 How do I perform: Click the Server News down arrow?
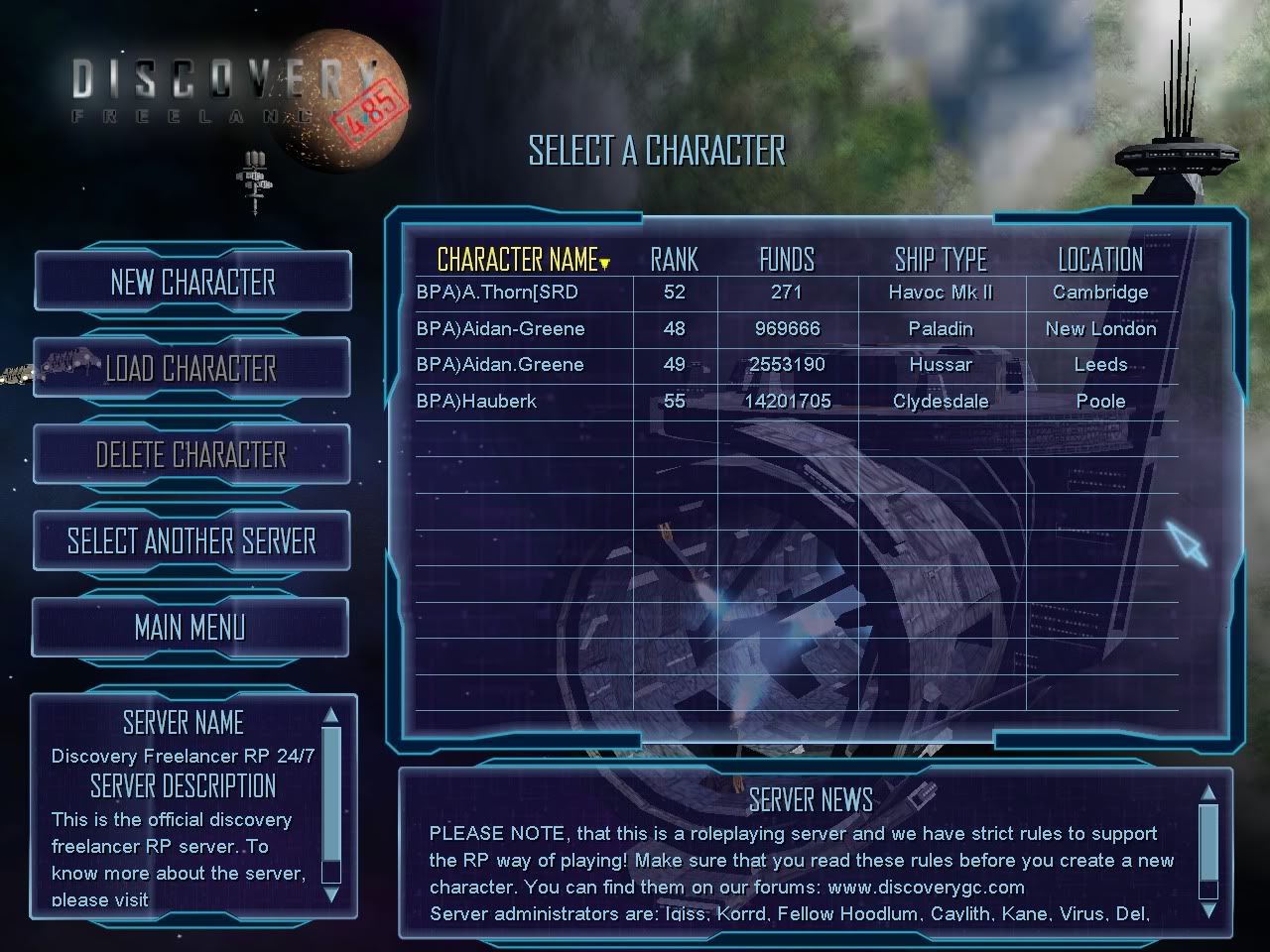(x=1207, y=909)
